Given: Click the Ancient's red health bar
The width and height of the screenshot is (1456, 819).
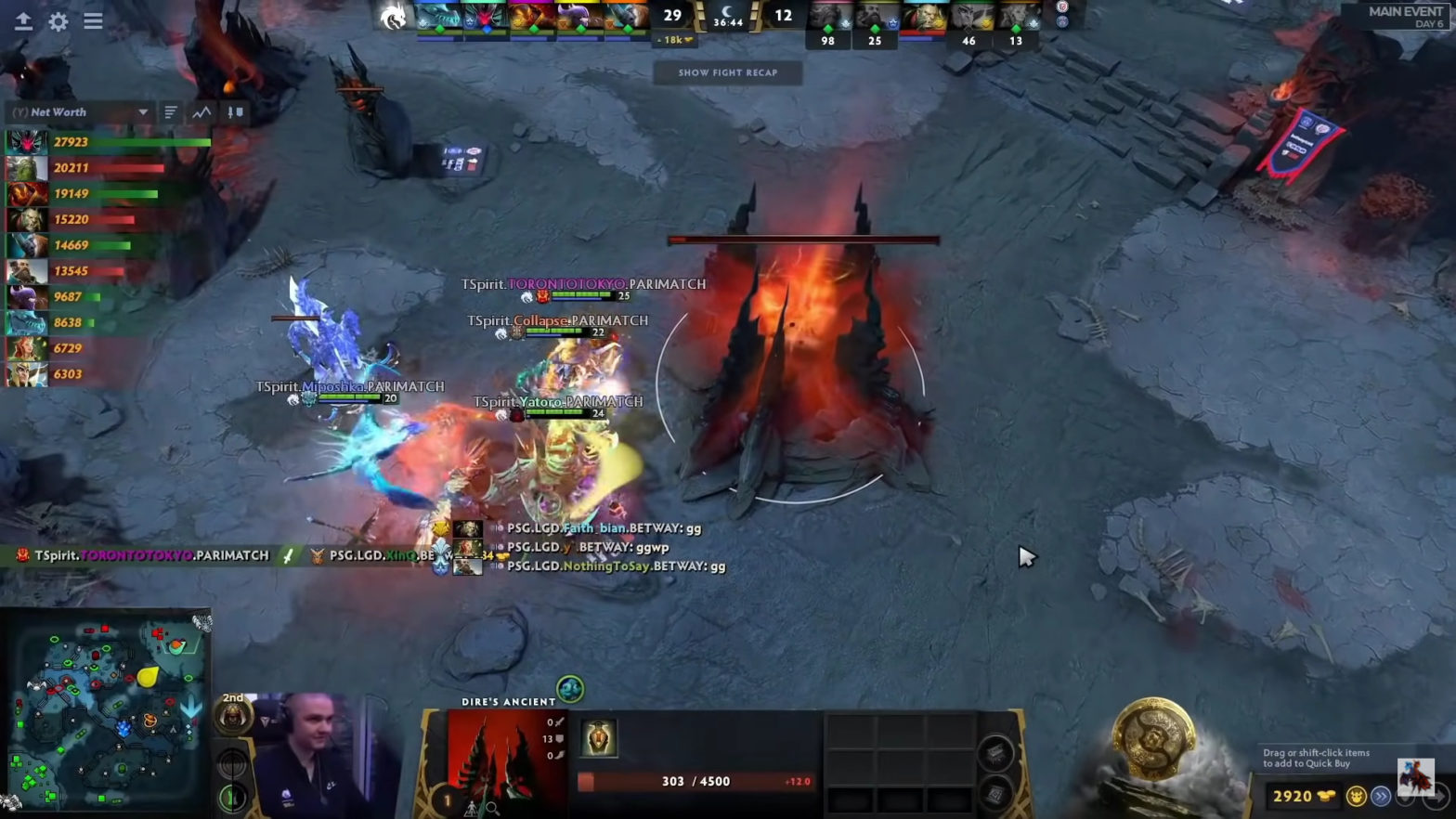Looking at the screenshot, I should pos(803,240).
